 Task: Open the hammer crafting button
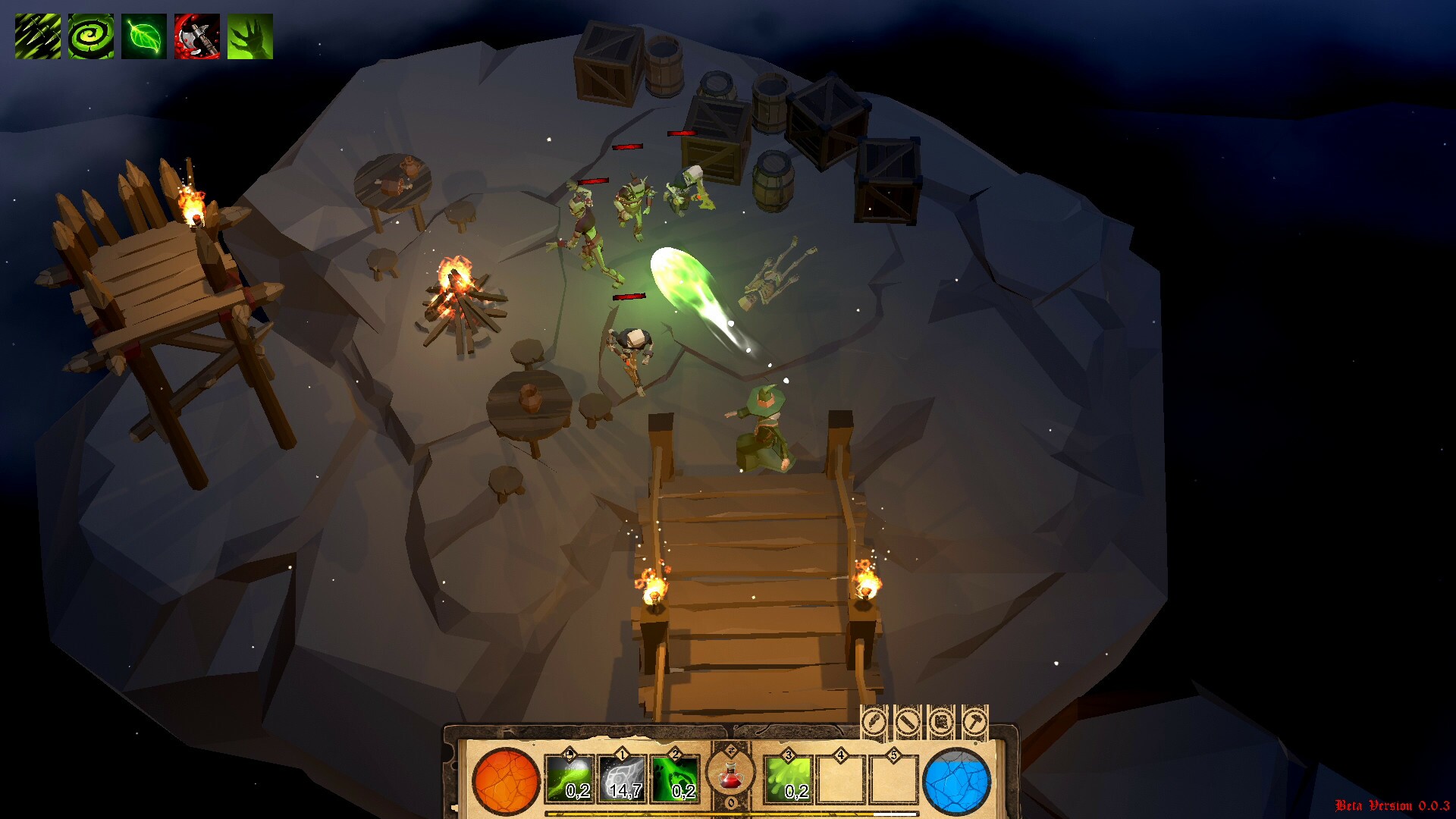pos(975,721)
